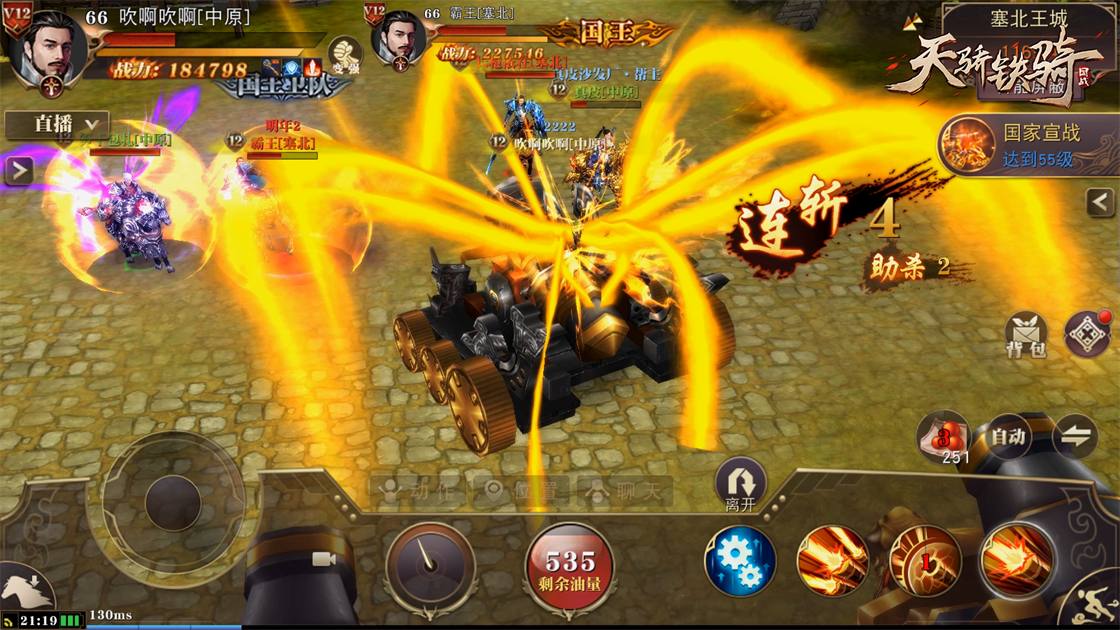Image resolution: width=1120 pixels, height=630 pixels.
Task: Activate the skill icon showing number 1
Action: click(x=925, y=562)
